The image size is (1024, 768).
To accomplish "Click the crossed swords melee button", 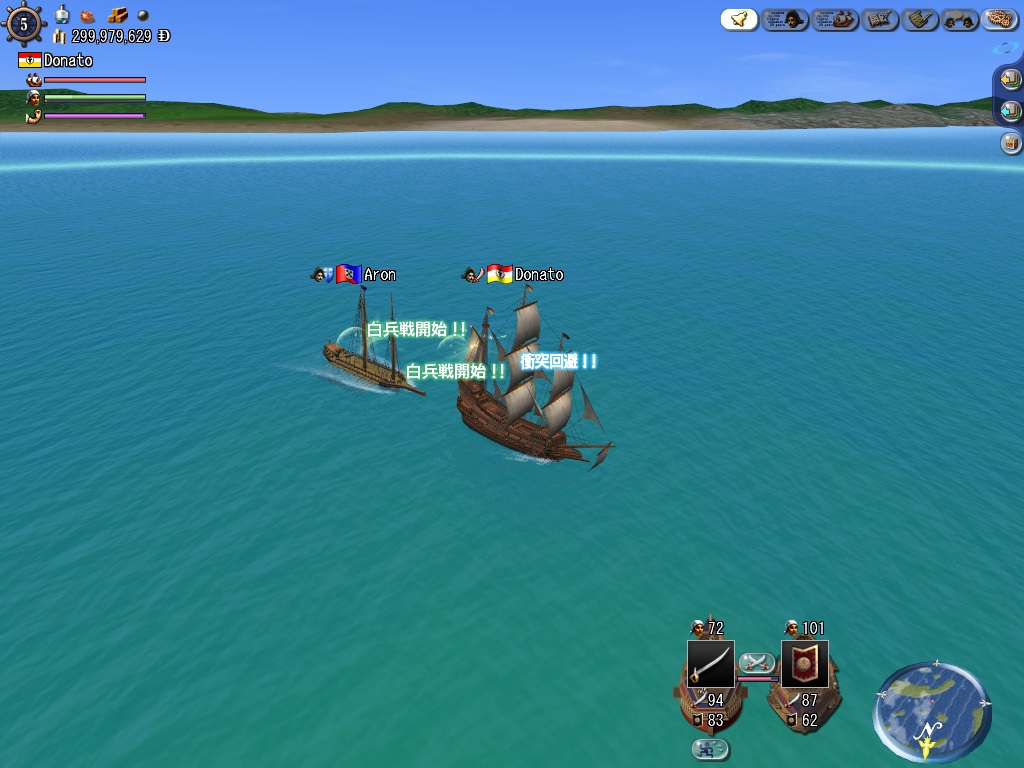I will pyautogui.click(x=757, y=662).
